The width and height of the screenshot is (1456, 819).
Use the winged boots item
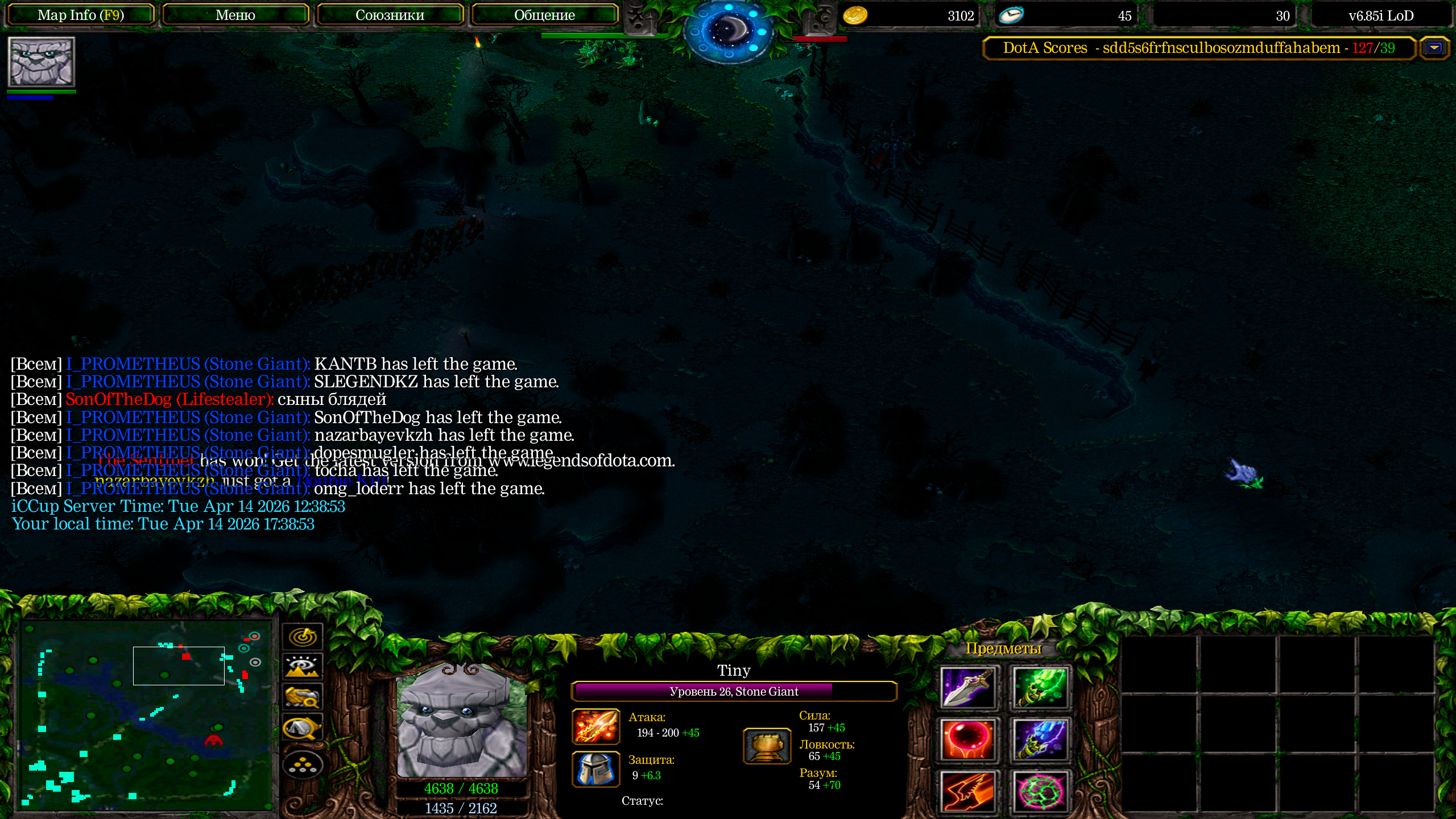[968, 791]
